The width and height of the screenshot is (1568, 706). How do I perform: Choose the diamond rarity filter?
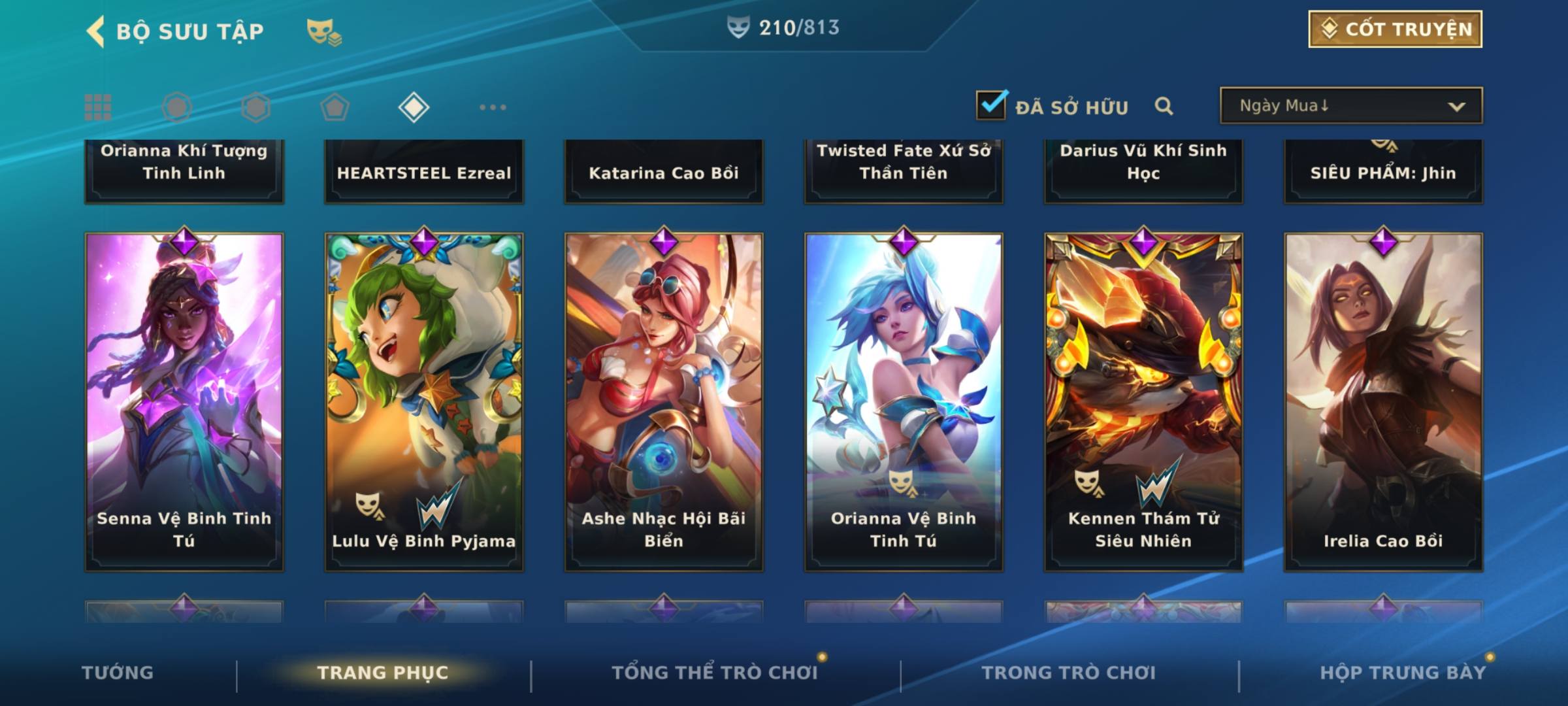pos(414,107)
